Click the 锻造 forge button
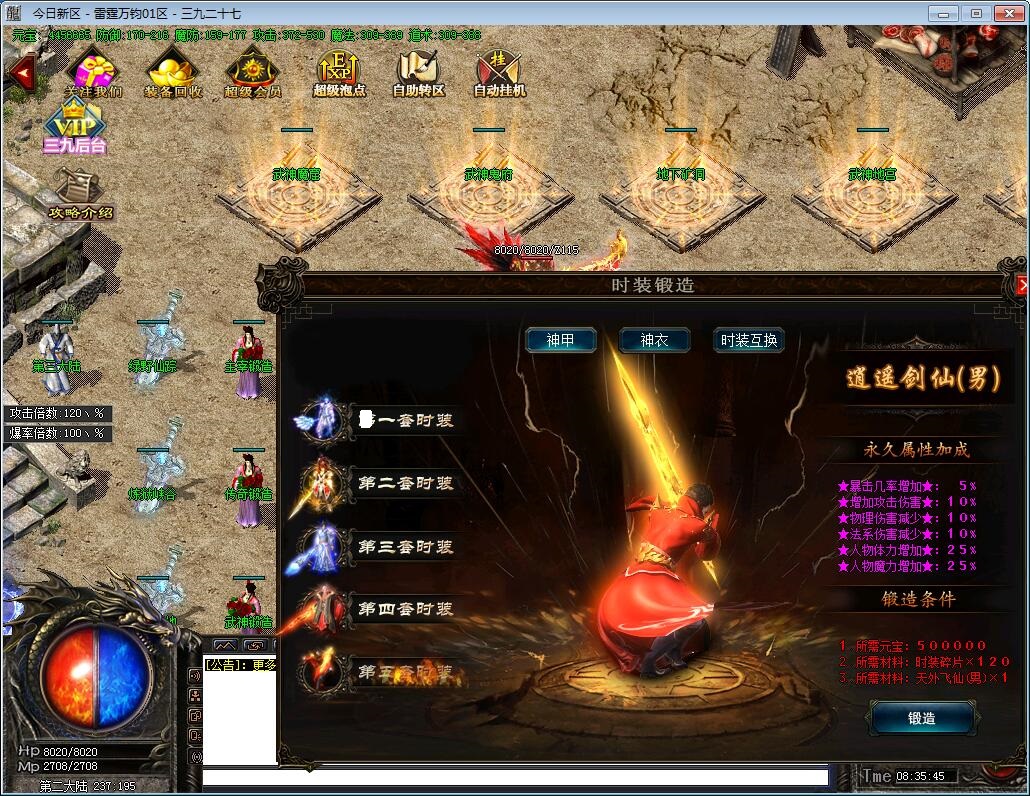The image size is (1030, 796). tap(921, 717)
